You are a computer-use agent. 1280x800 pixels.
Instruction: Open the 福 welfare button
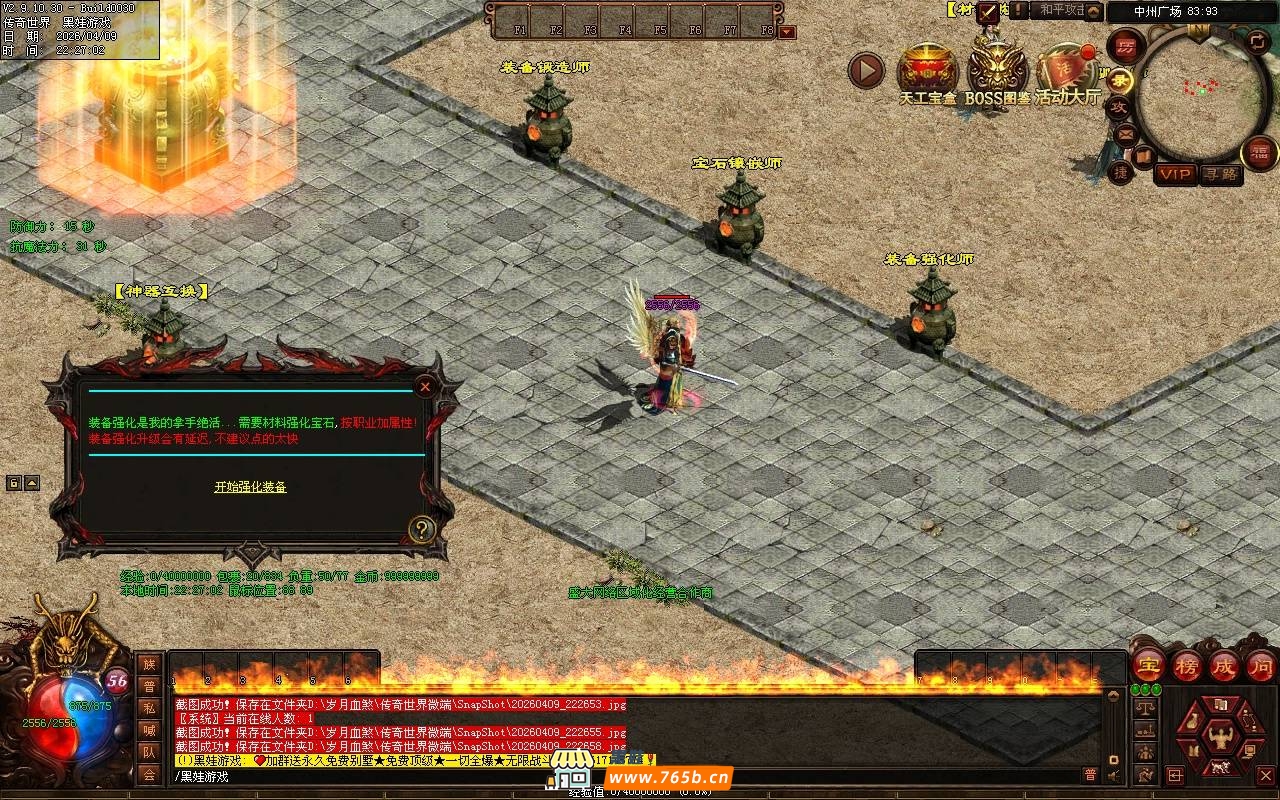(x=1259, y=153)
